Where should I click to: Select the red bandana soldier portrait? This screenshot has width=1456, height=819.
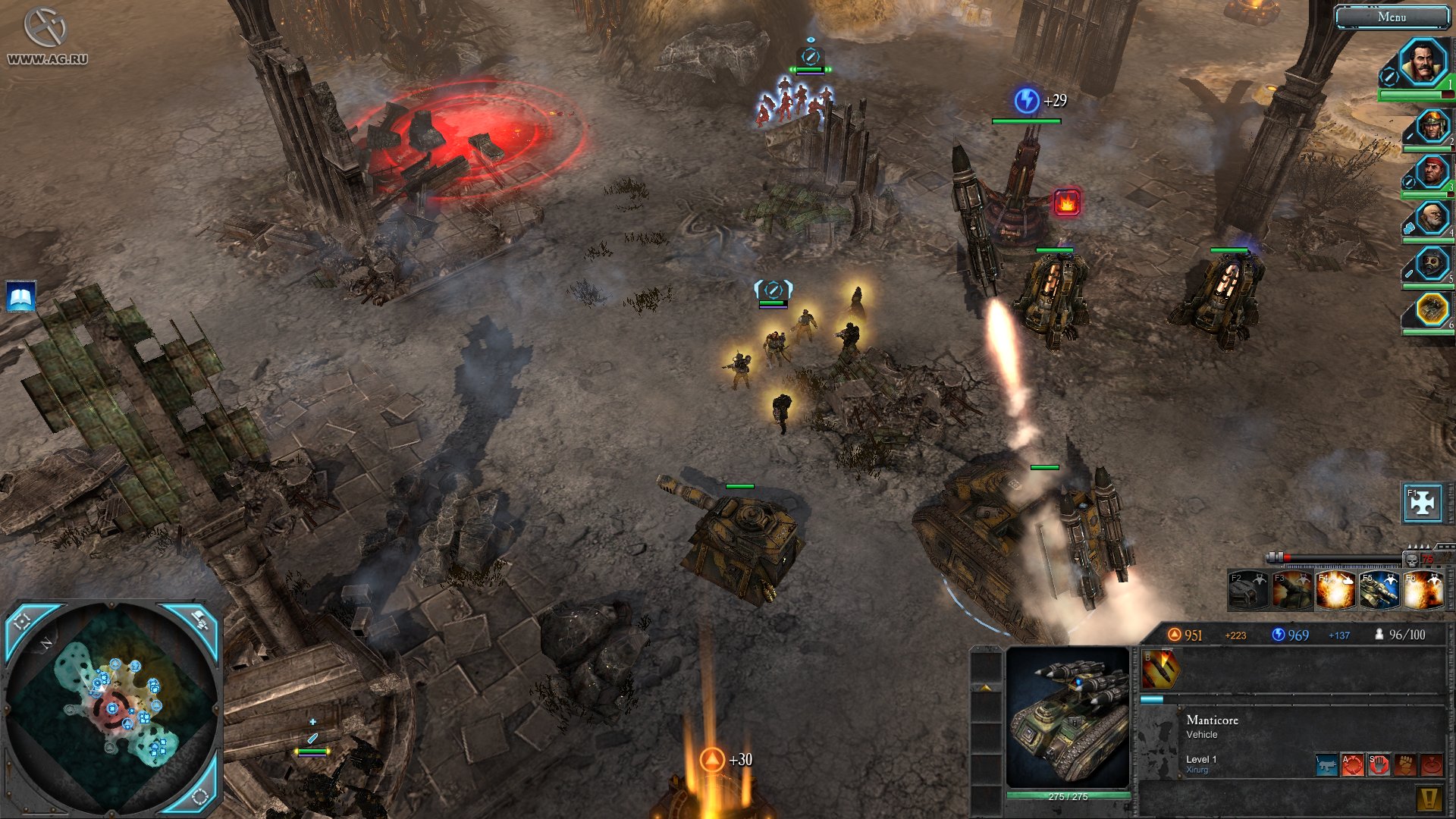tap(1432, 172)
